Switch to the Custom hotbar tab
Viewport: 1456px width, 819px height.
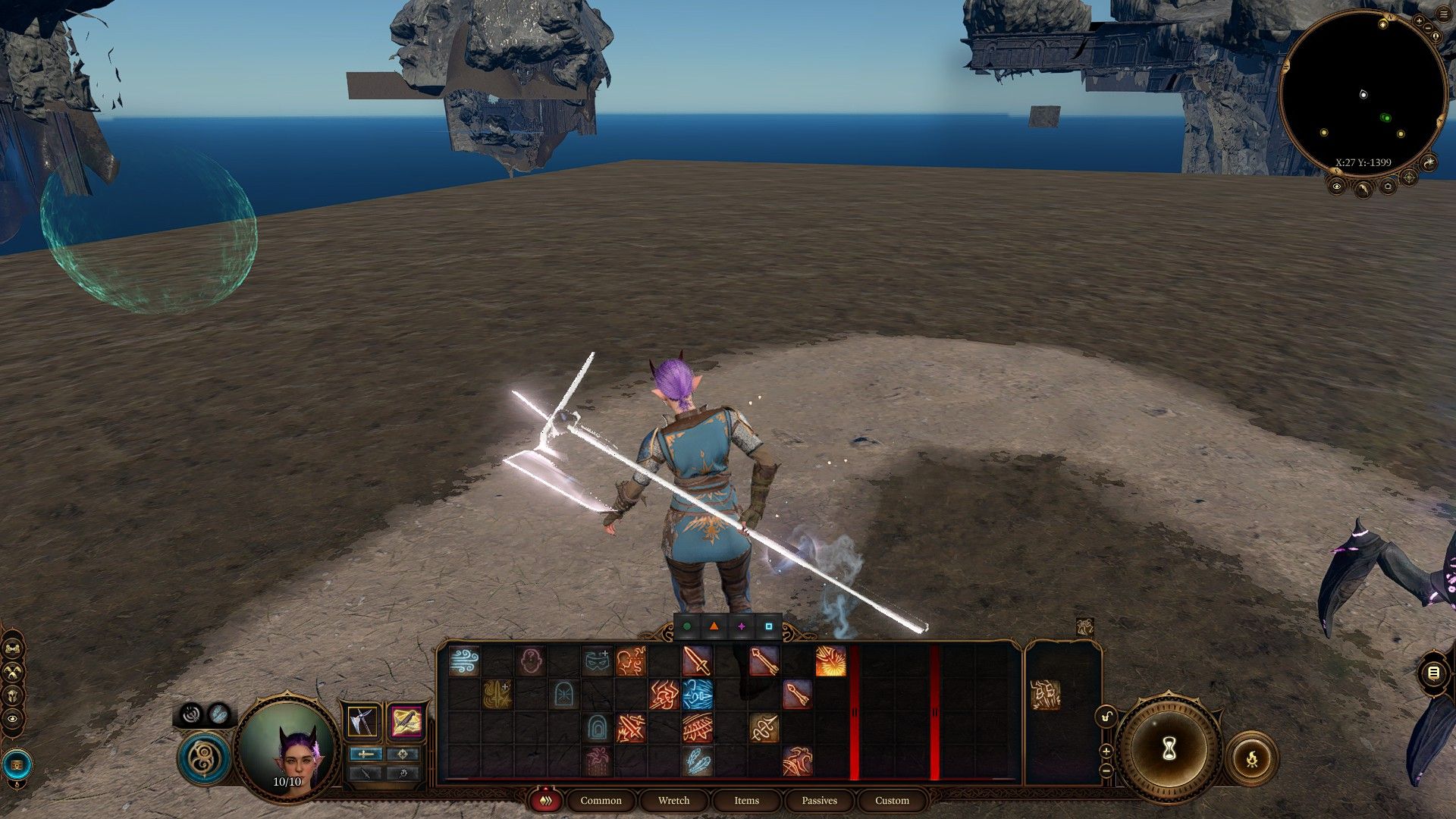click(892, 800)
